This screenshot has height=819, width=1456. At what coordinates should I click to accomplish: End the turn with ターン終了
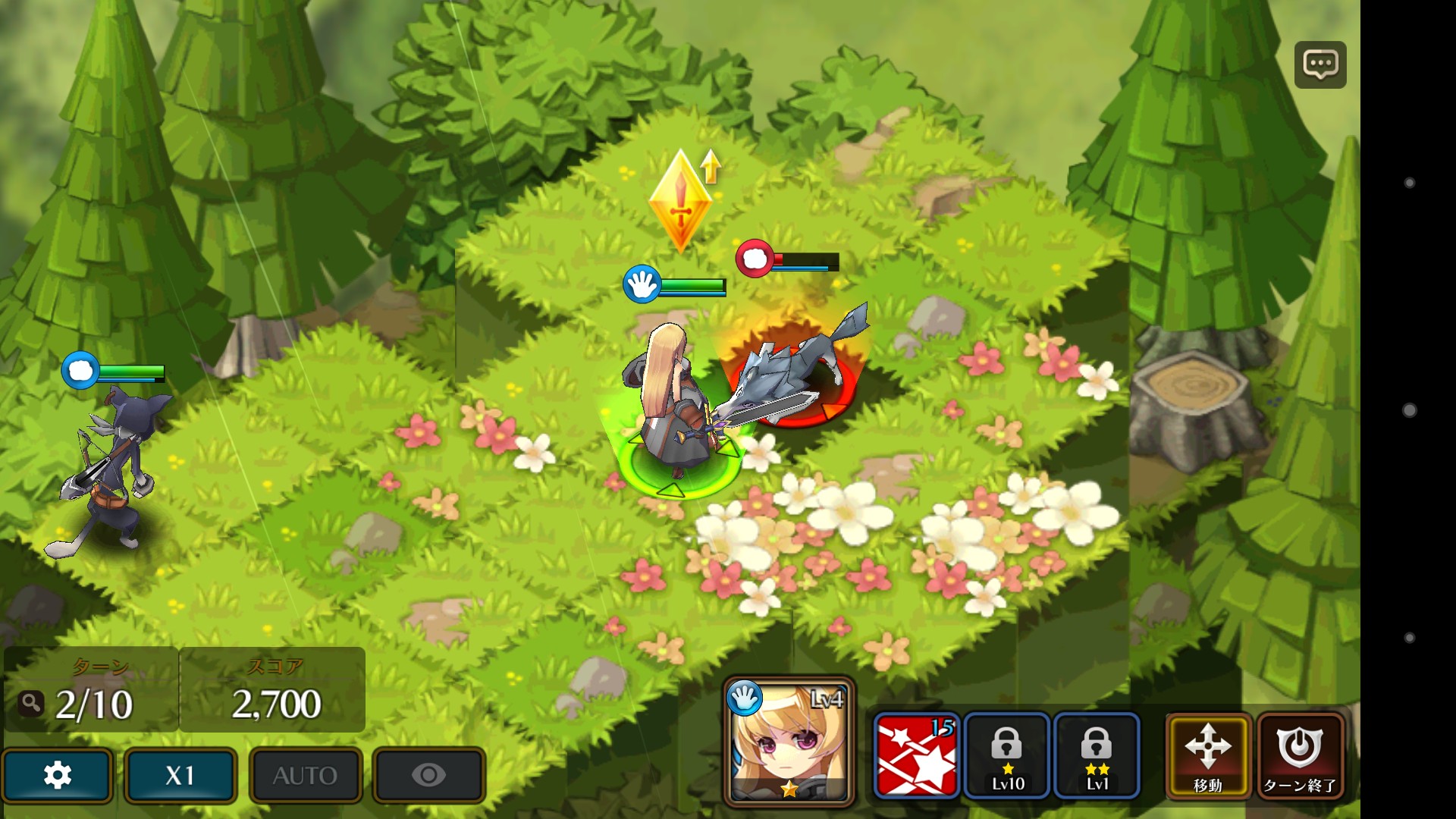pos(1300,755)
